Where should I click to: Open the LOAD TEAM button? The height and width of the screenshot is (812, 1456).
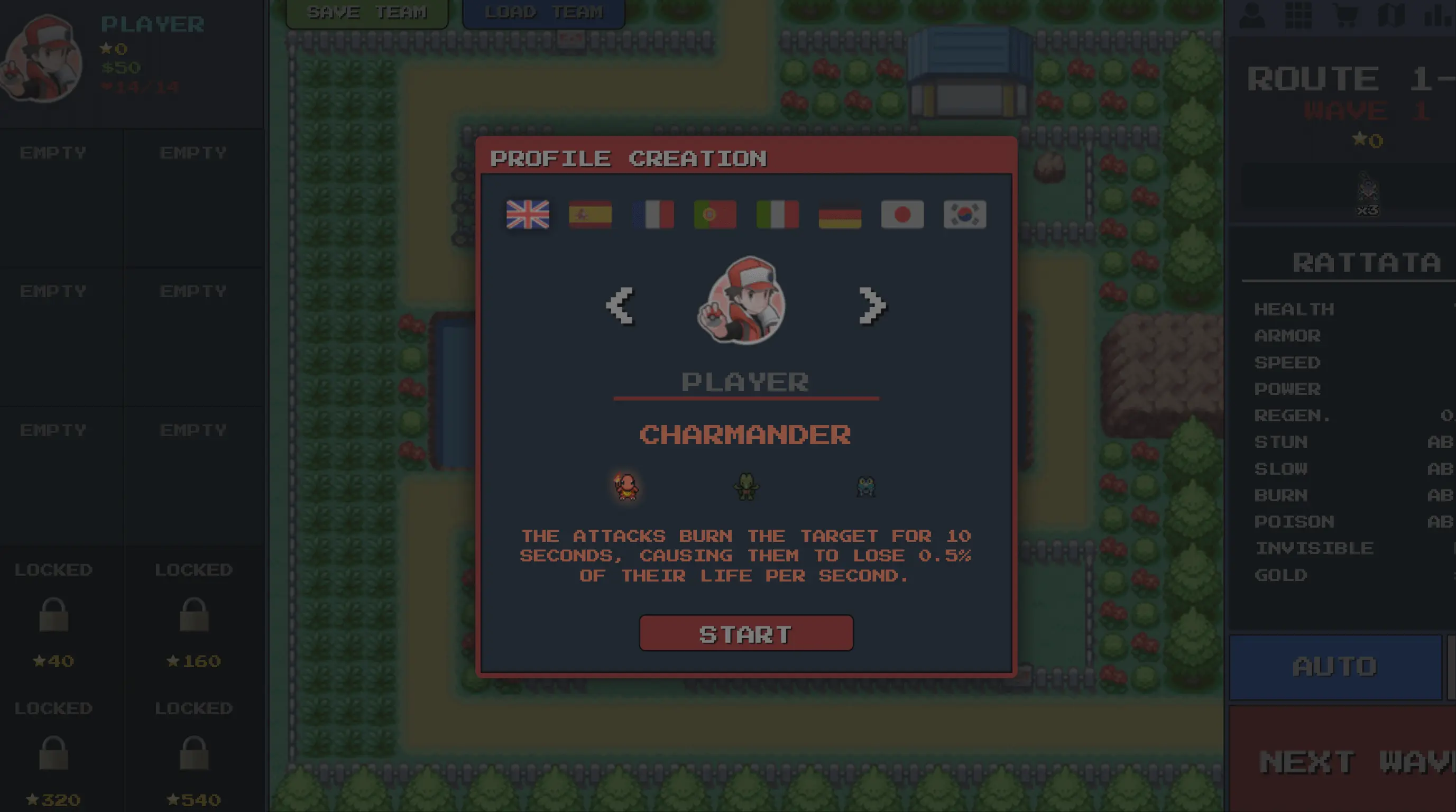pyautogui.click(x=543, y=13)
